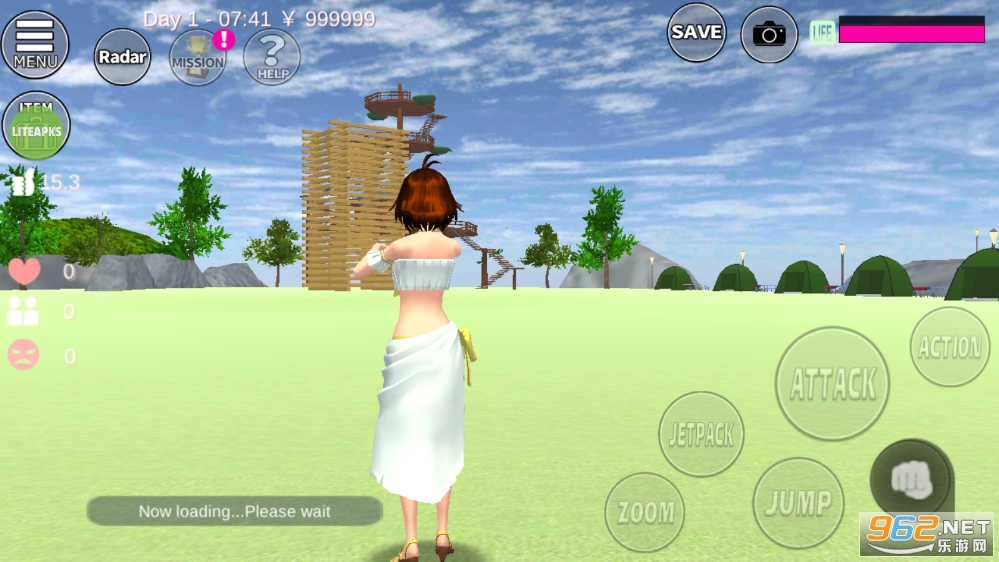Activate the camera screenshot button

click(x=769, y=35)
